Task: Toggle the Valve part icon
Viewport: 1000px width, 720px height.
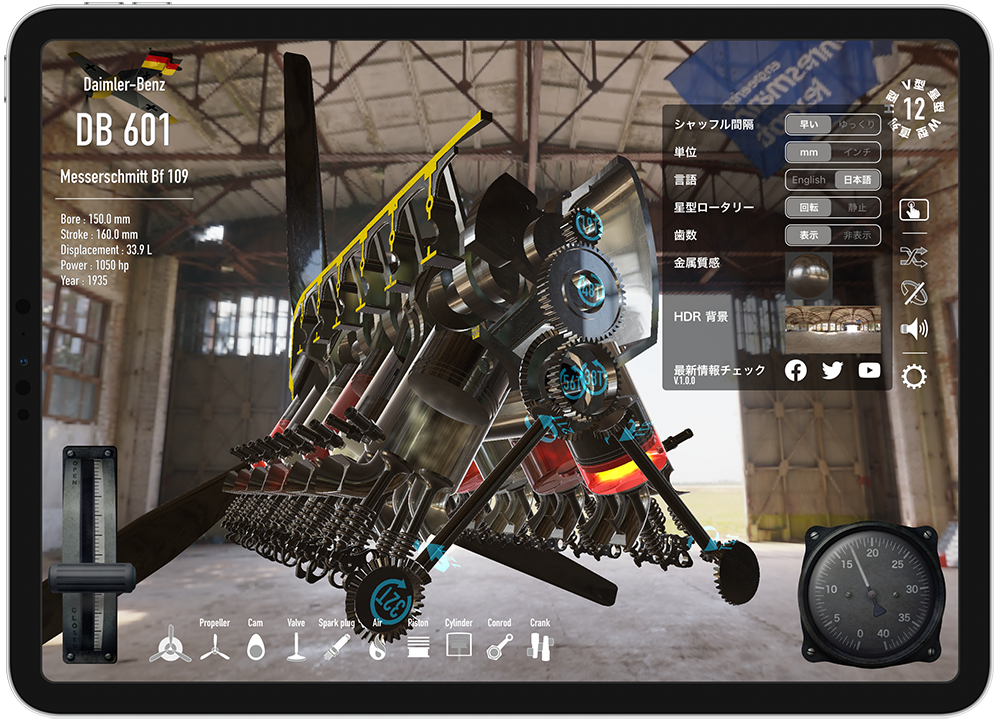Action: (x=295, y=647)
